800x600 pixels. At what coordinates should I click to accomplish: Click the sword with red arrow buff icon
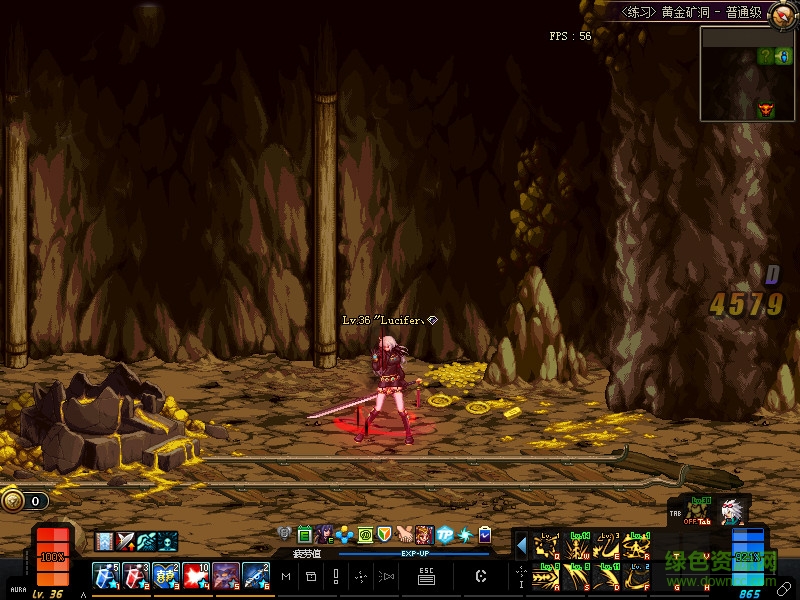[x=126, y=541]
